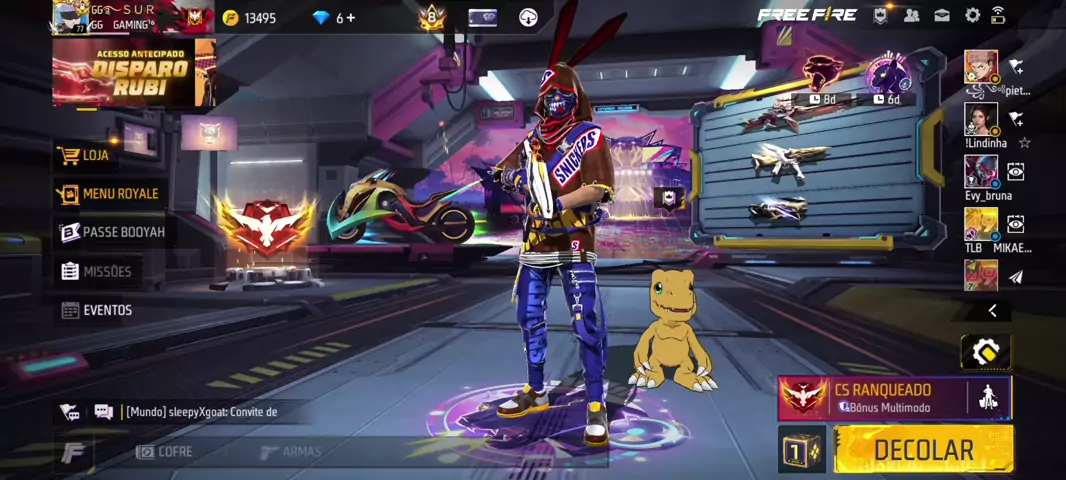The image size is (1066, 480).
Task: Collapse the friends side panel arrow
Action: (x=992, y=311)
